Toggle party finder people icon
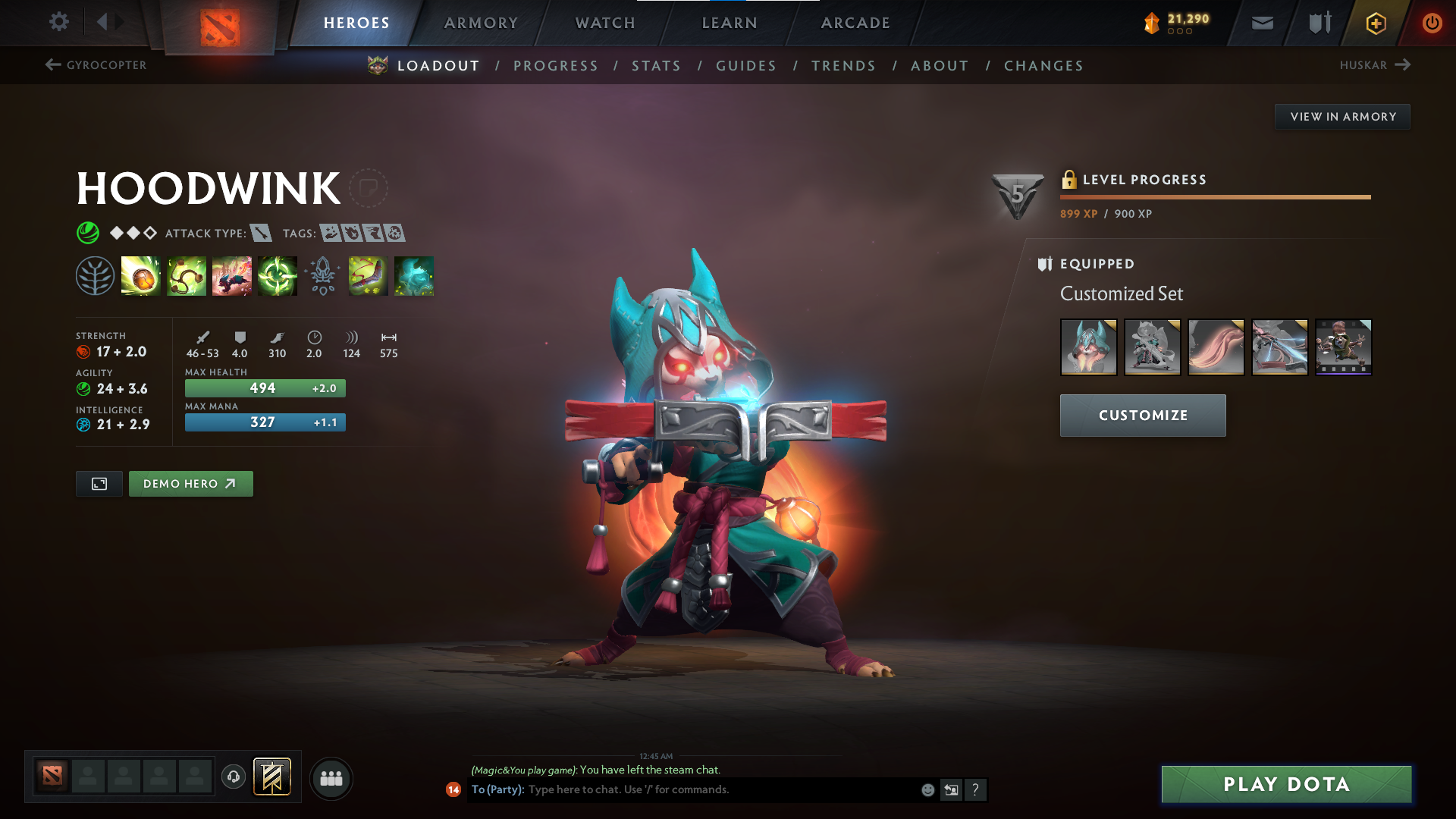This screenshot has height=819, width=1456. tap(330, 778)
